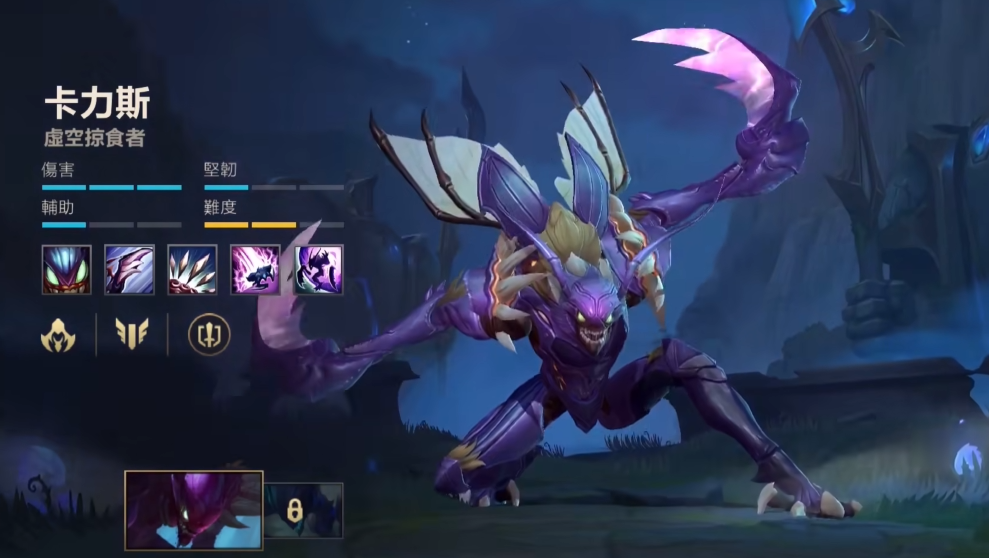The height and width of the screenshot is (558, 989).
Task: Select Kha'Zix's passive ability icon with green eyes
Action: pyautogui.click(x=67, y=269)
